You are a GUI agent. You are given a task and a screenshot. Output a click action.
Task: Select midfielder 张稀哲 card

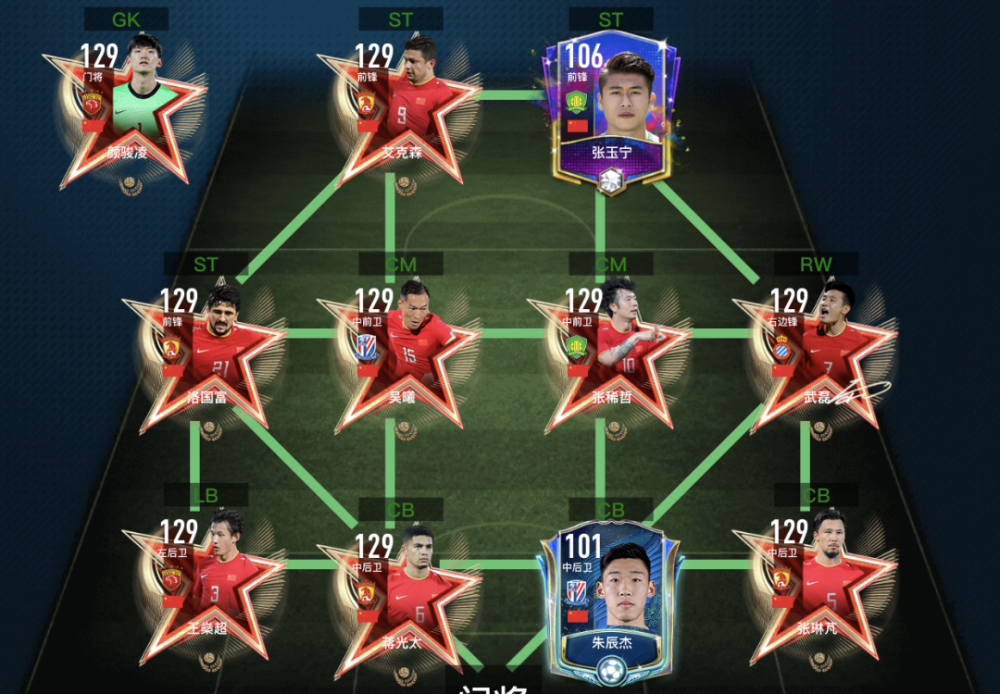pyautogui.click(x=611, y=355)
